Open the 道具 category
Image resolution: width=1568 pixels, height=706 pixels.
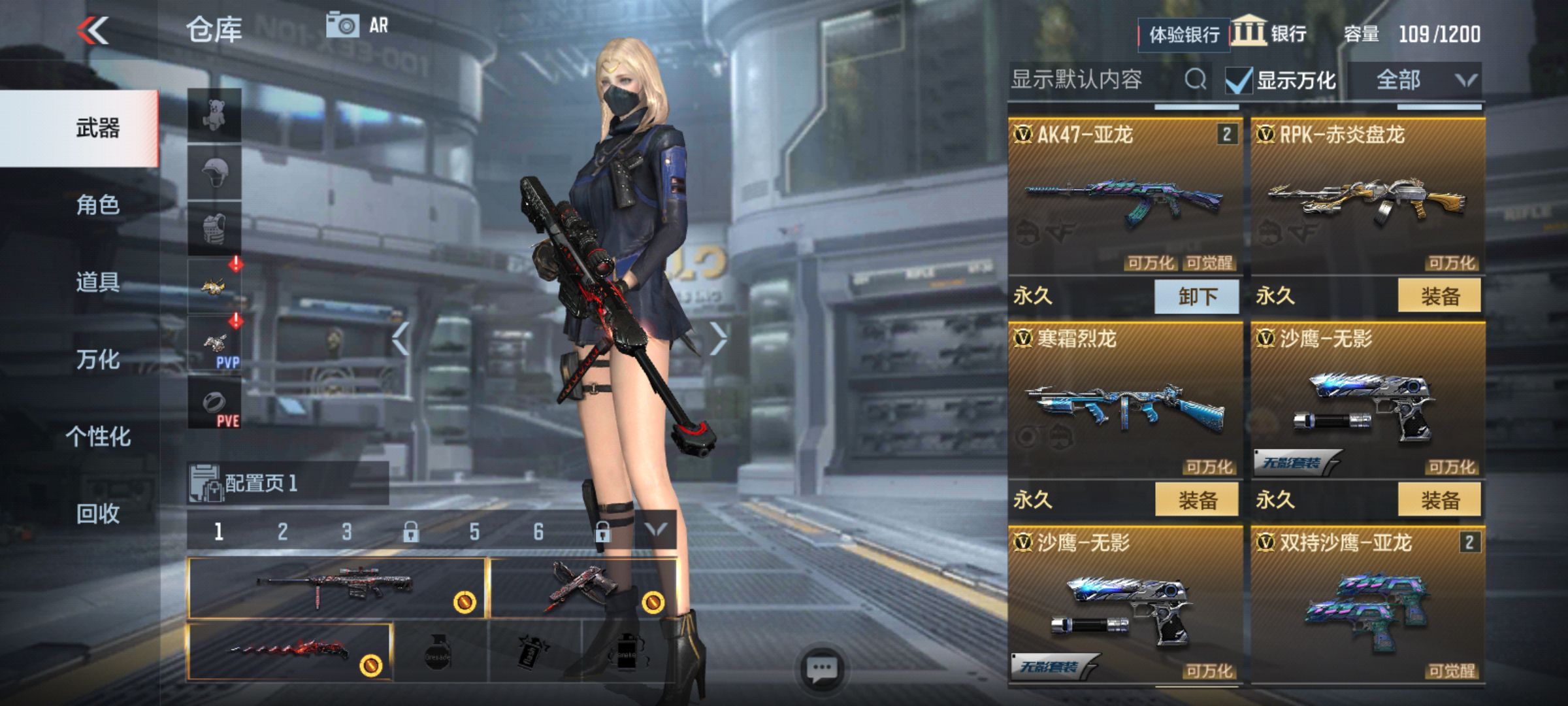pyautogui.click(x=97, y=282)
